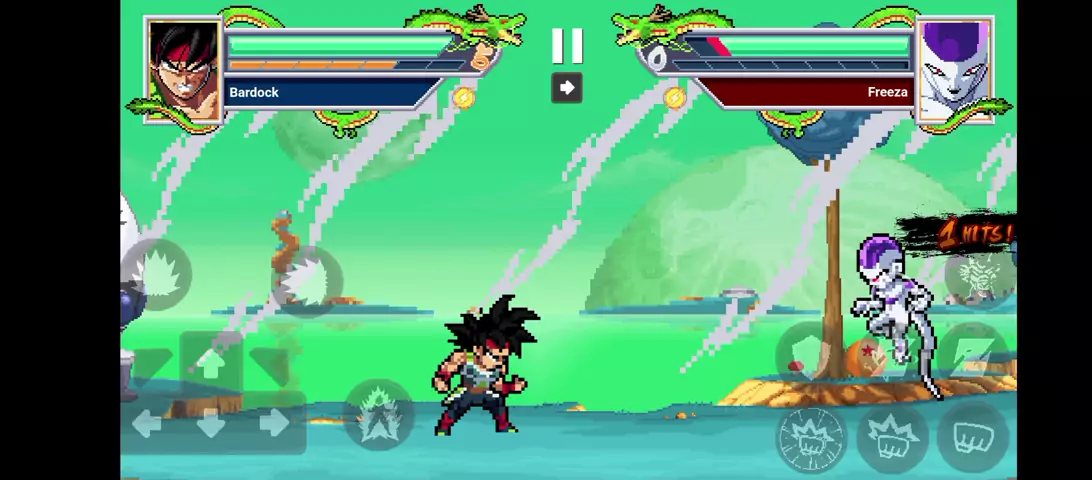The width and height of the screenshot is (1092, 480).
Task: Summon with the dragon skill button
Action: (977, 272)
